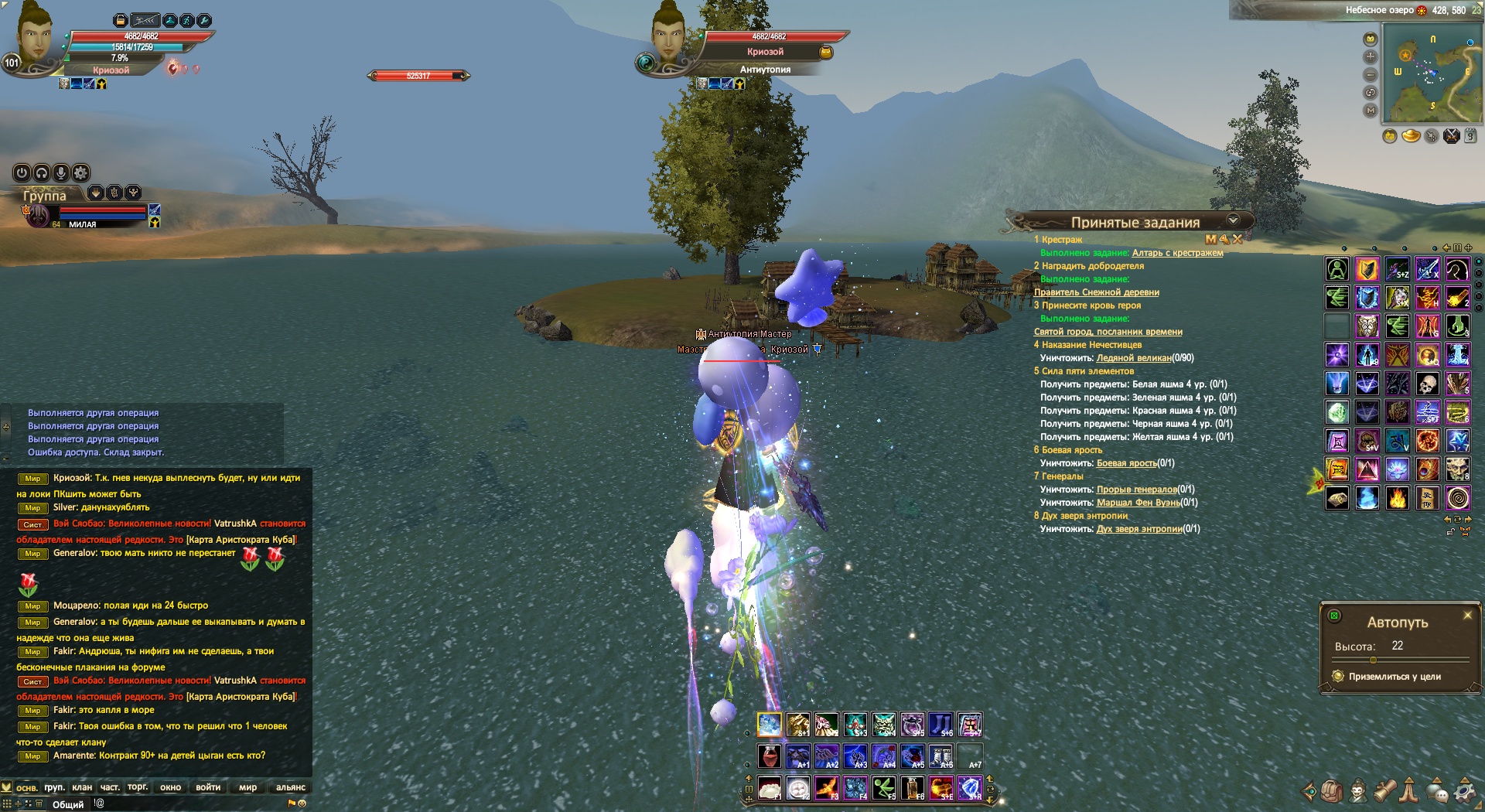This screenshot has height=812, width=1485.
Task: Open the альянс chat tab
Action: (x=291, y=787)
